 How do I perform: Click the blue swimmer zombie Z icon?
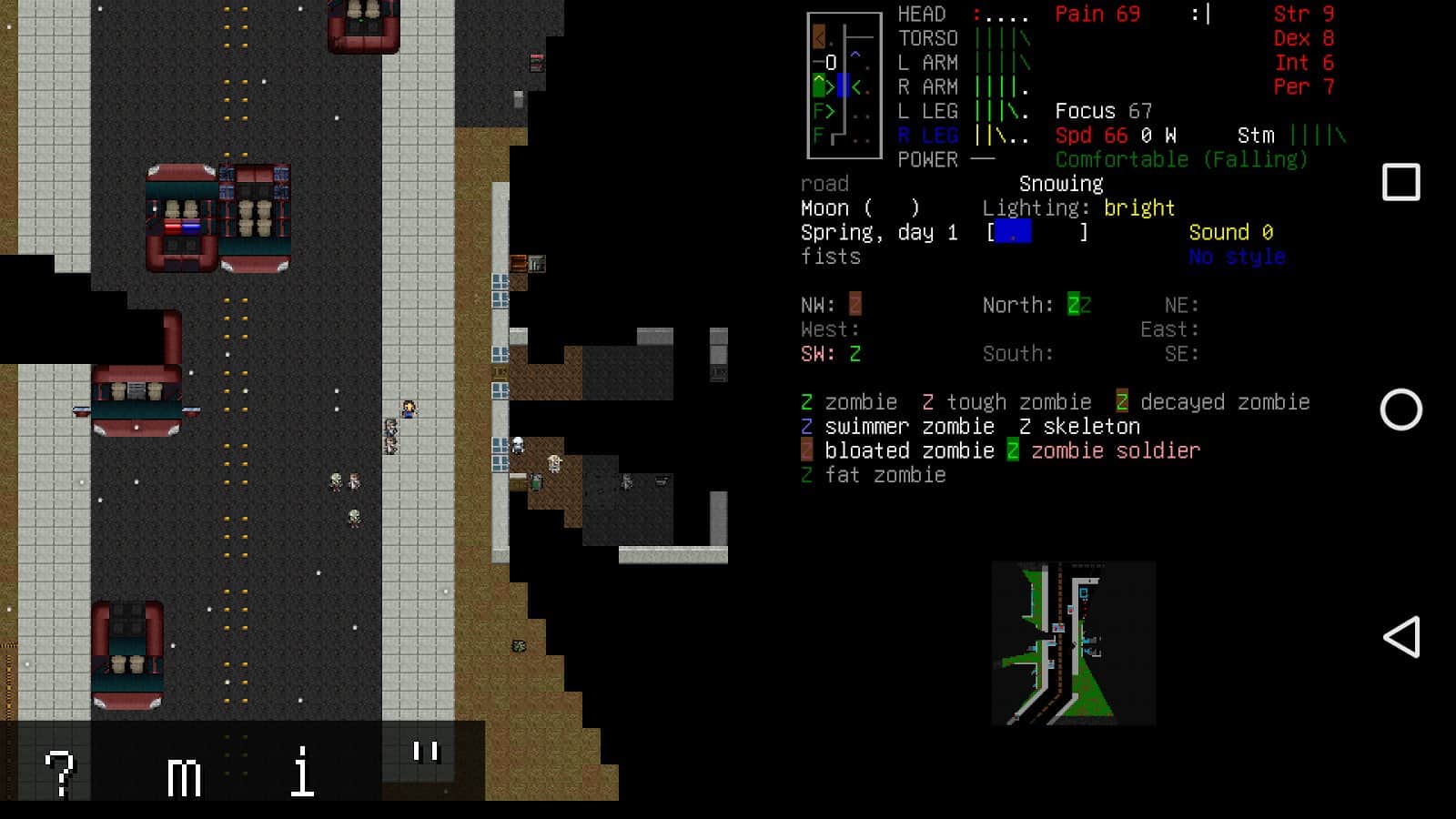pos(806,426)
